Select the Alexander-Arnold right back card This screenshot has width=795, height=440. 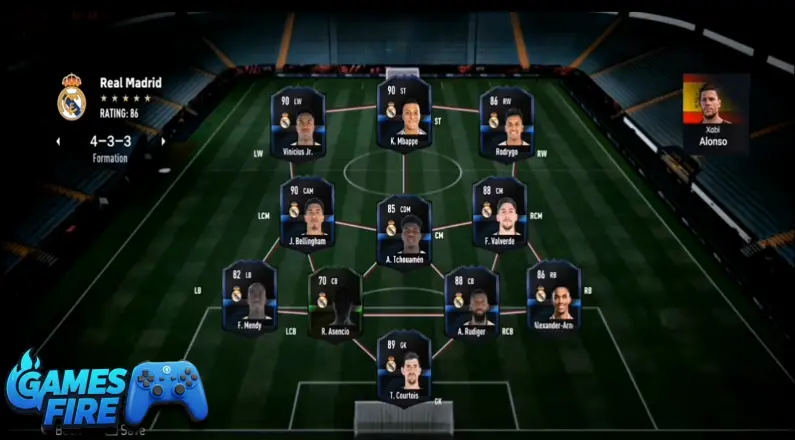coord(554,296)
